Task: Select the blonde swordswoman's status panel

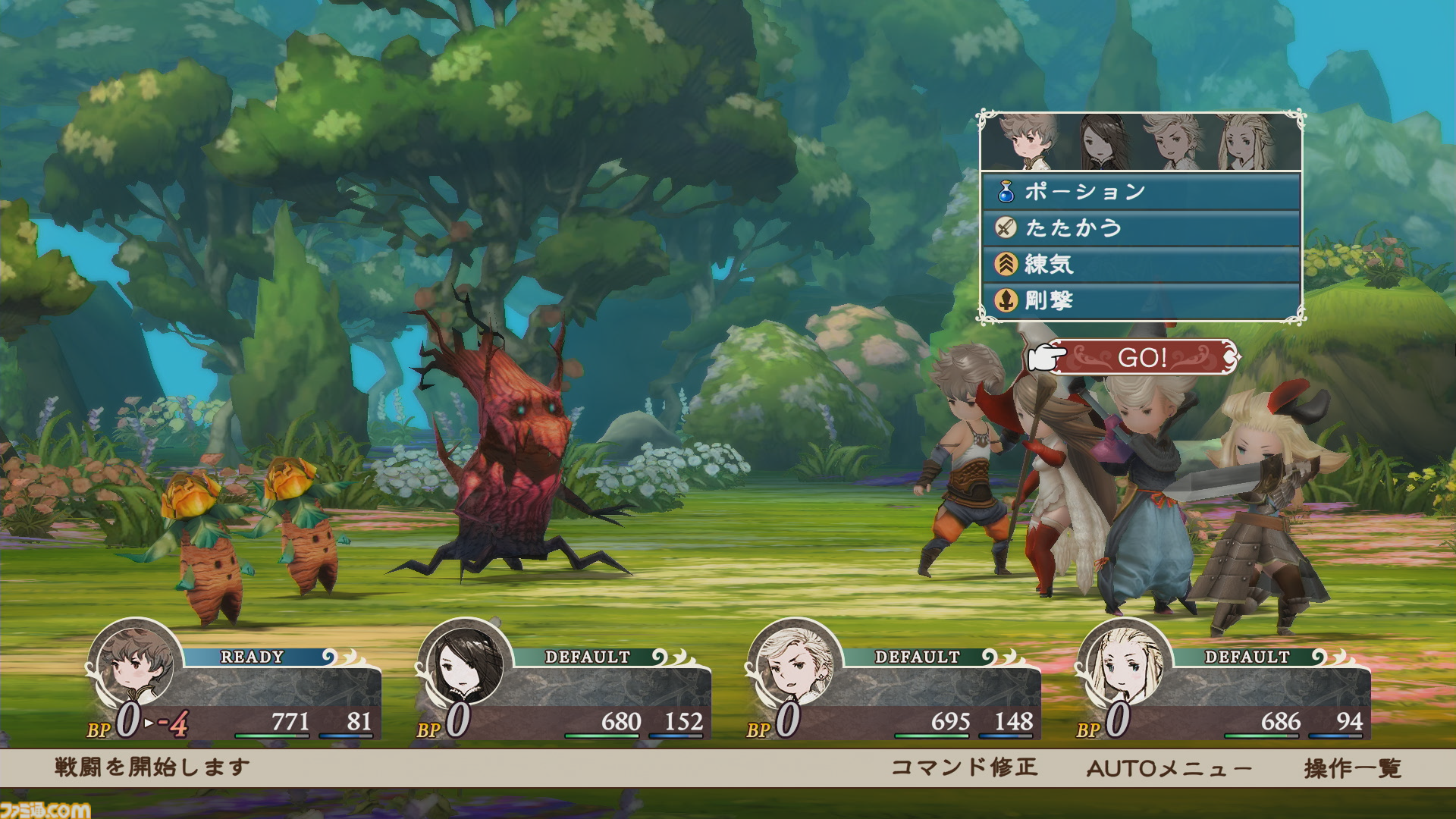Action: pos(1225,686)
